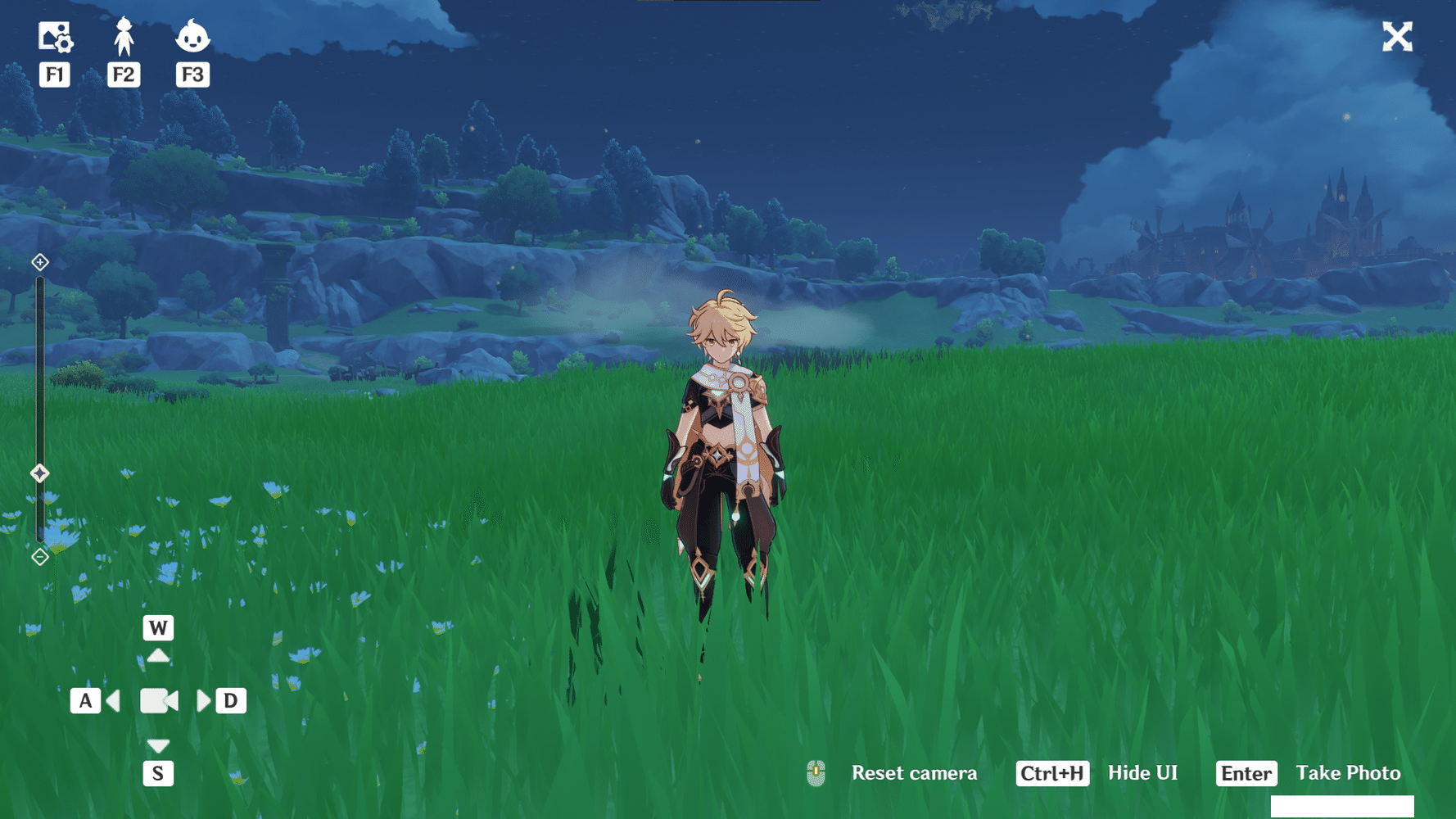Activate Reset camera
This screenshot has height=819, width=1456.
[914, 772]
